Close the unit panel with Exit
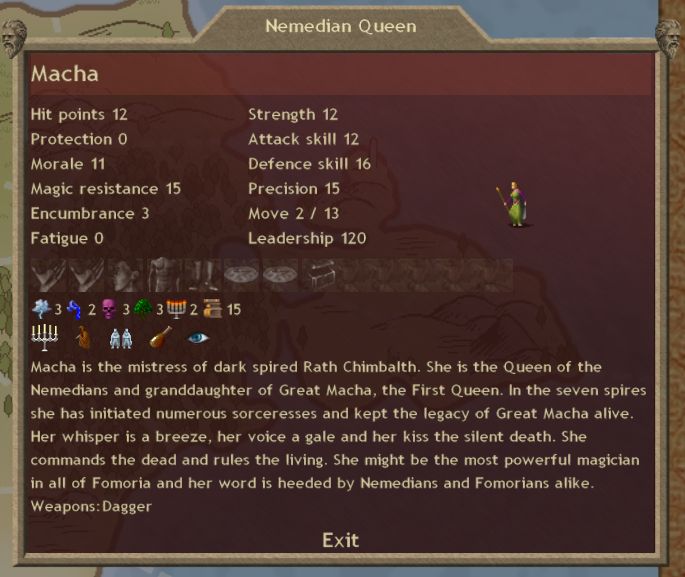Screen dimensions: 685x577 click(x=340, y=540)
